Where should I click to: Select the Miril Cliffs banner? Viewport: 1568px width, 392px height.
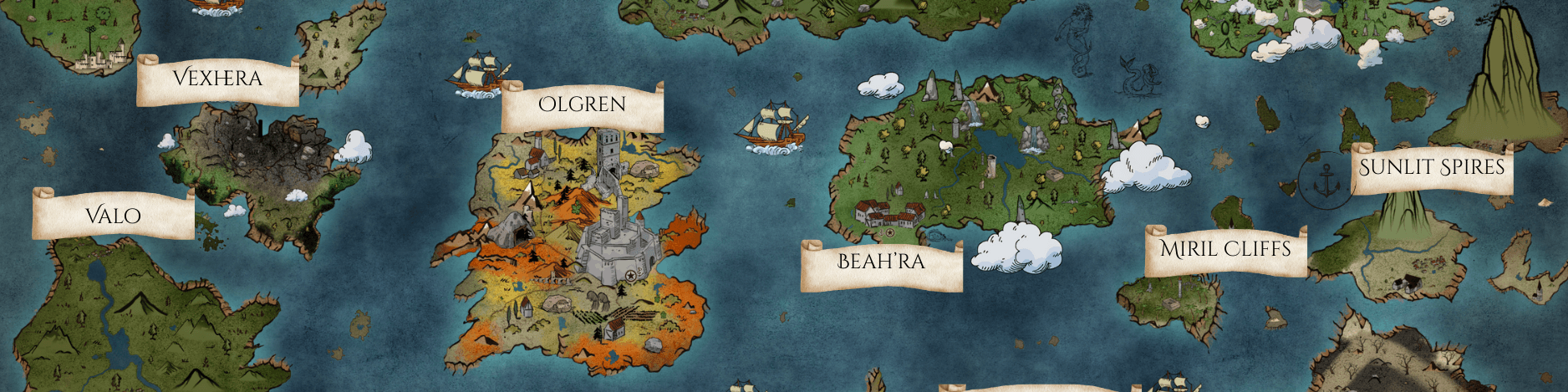coord(1225,250)
